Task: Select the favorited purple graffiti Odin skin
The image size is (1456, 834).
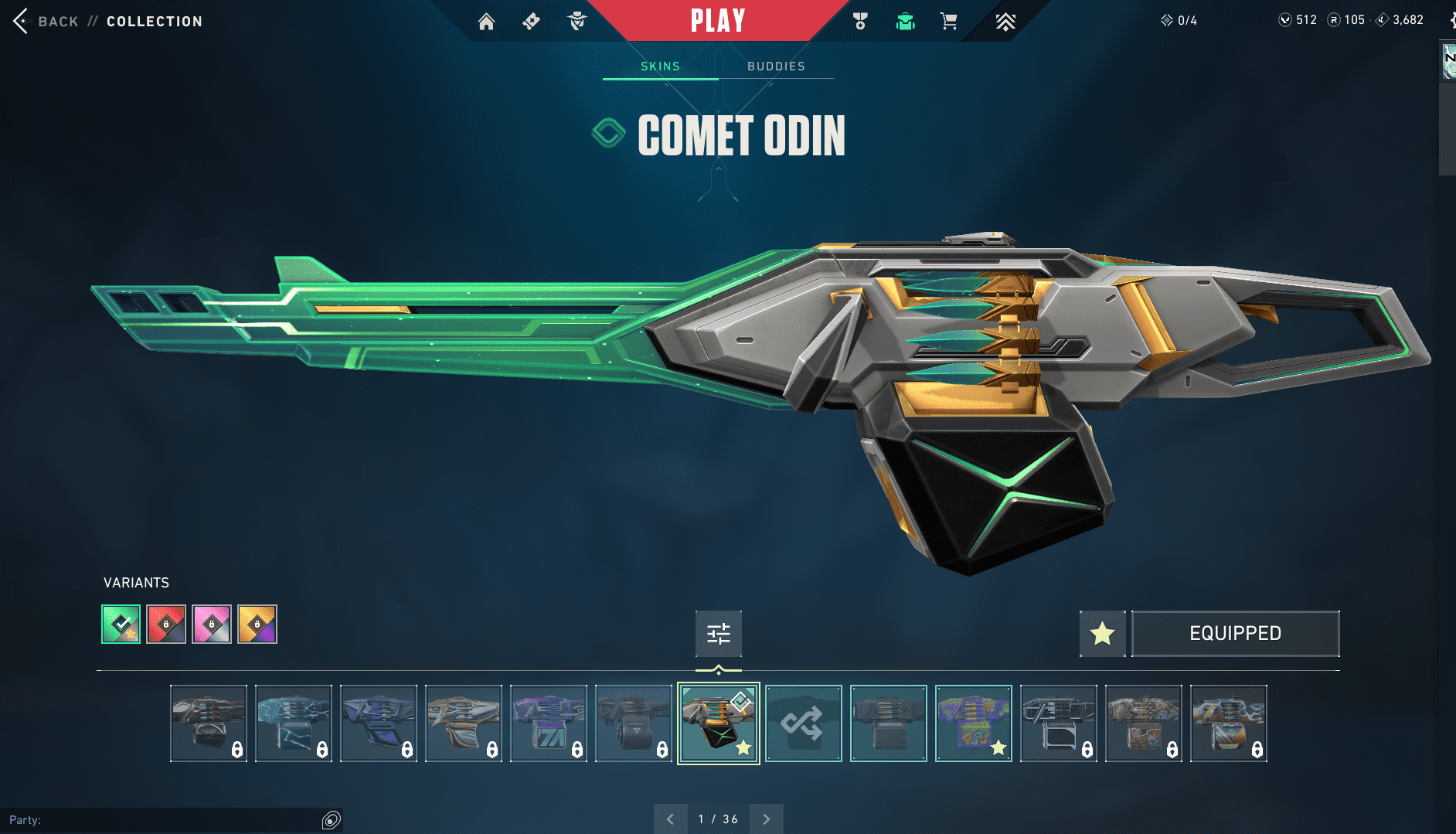Action: (x=974, y=723)
